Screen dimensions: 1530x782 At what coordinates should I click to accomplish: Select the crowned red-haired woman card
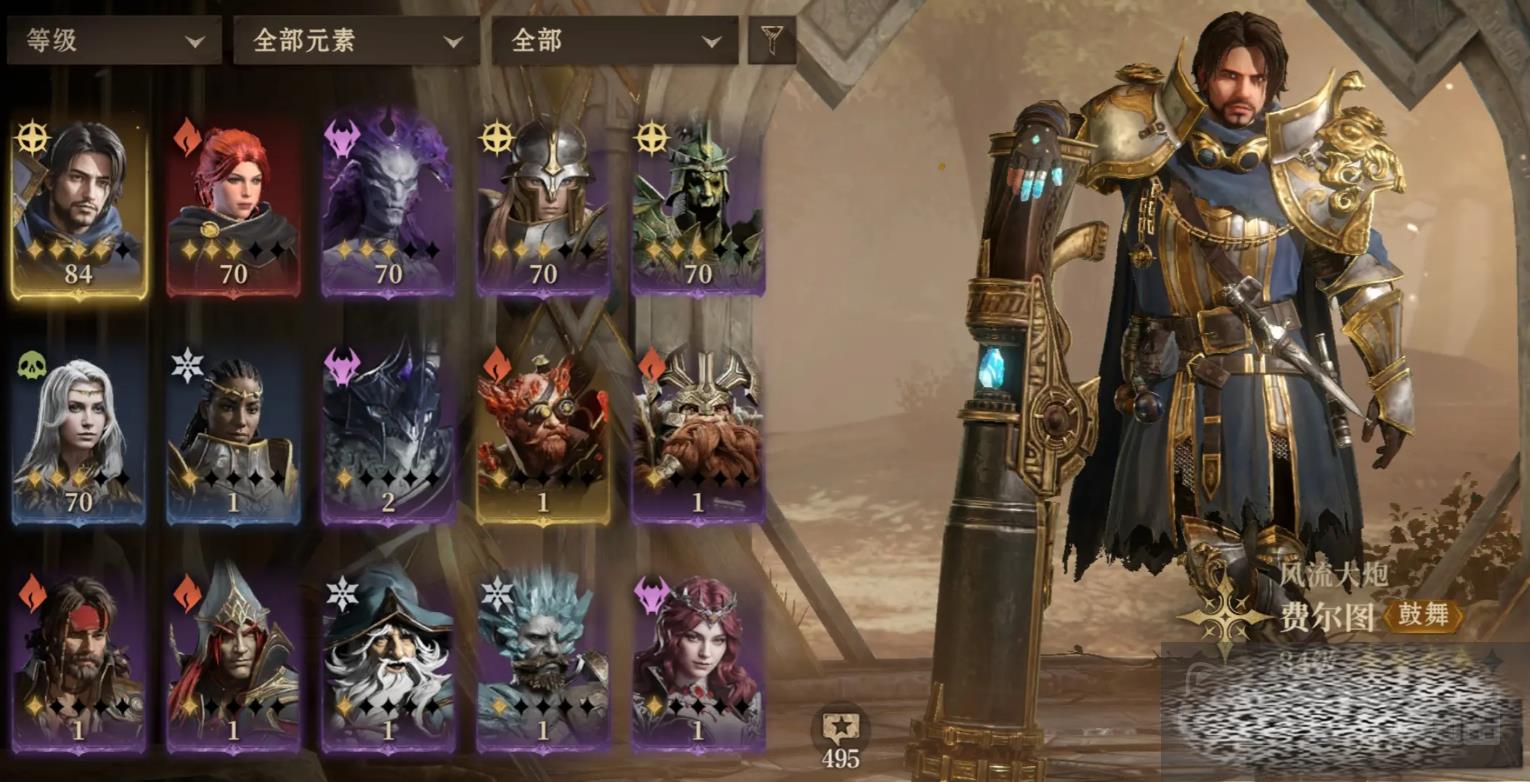point(698,662)
